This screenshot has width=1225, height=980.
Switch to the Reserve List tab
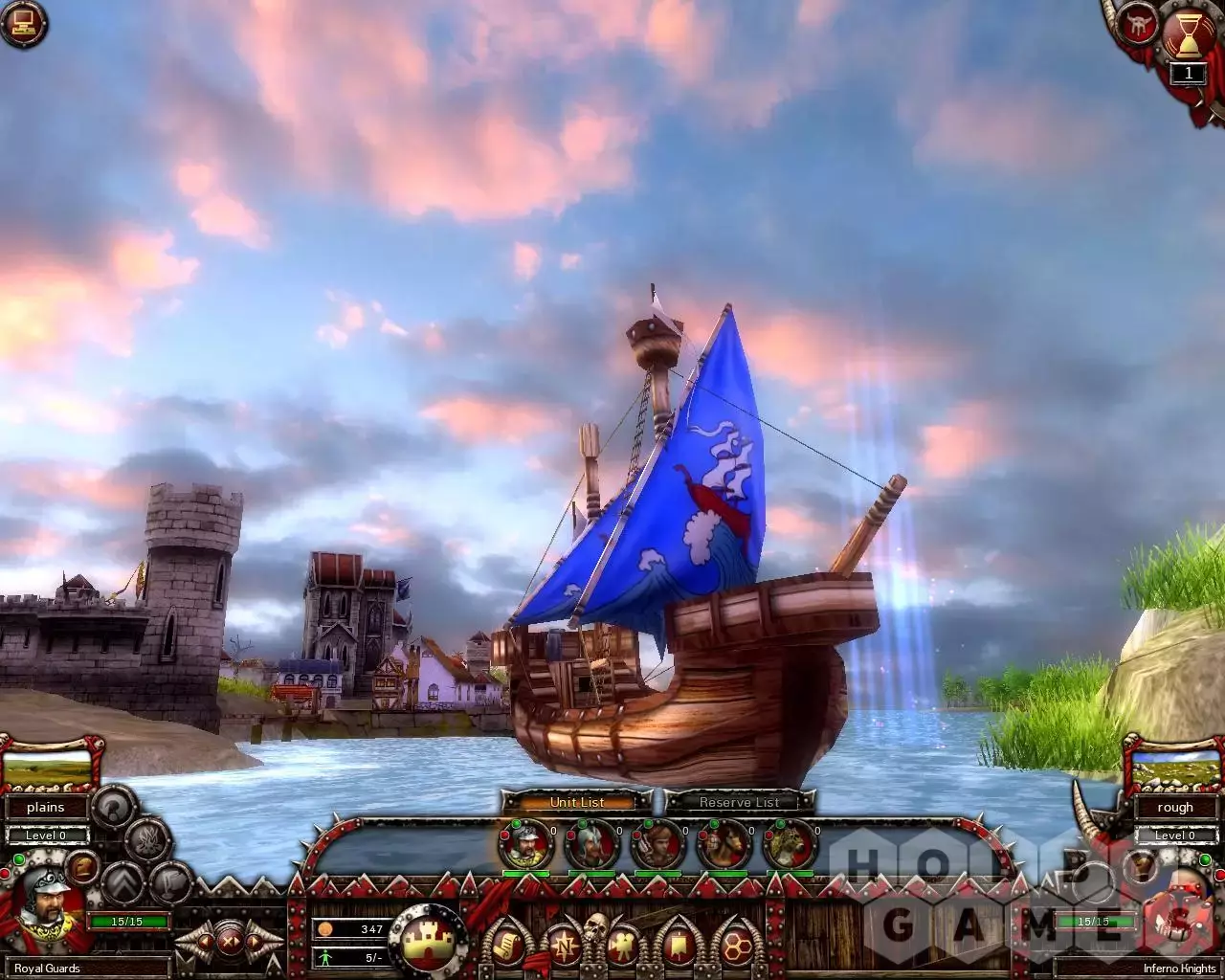click(739, 802)
